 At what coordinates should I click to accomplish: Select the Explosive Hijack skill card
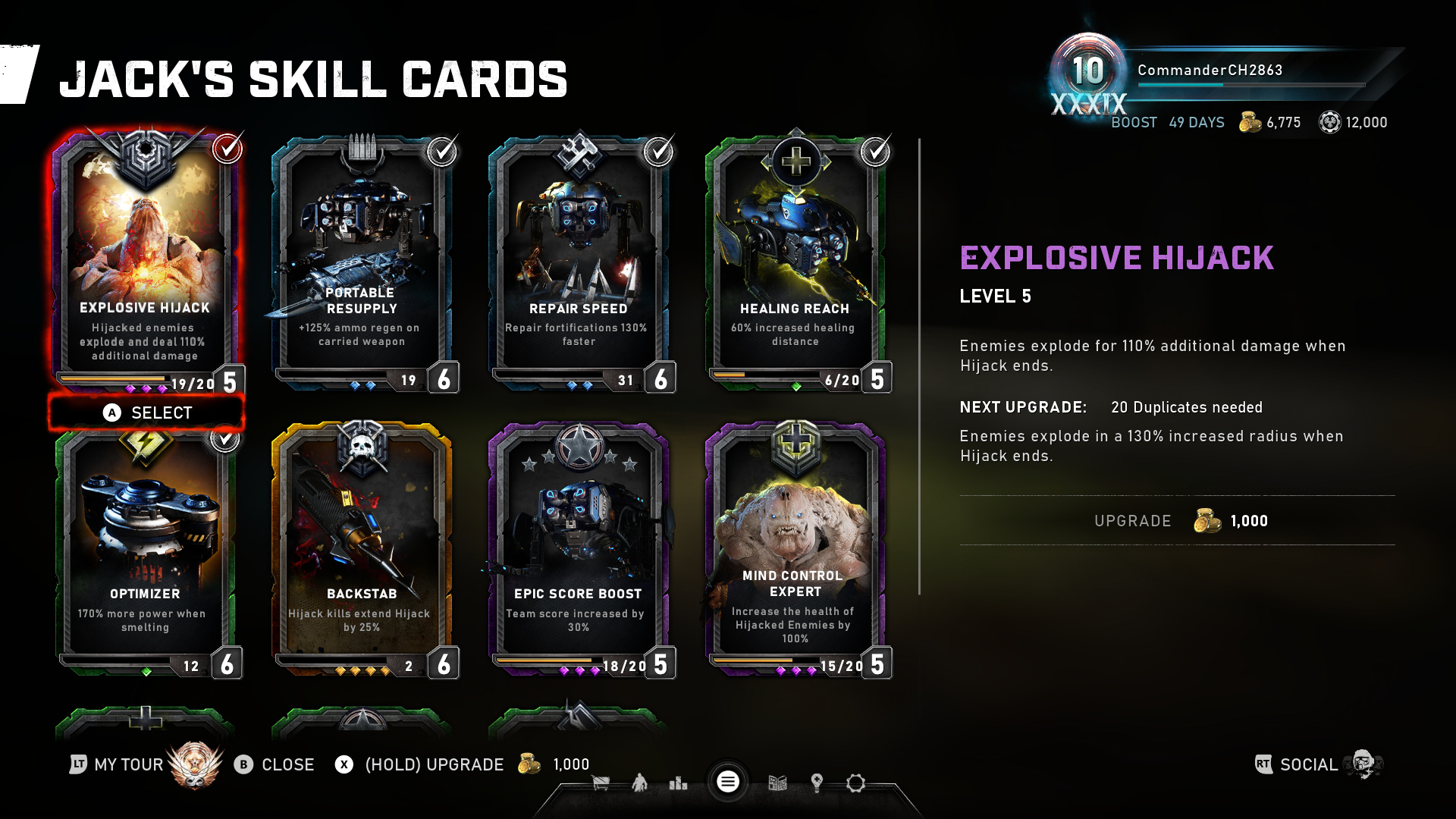(145, 258)
